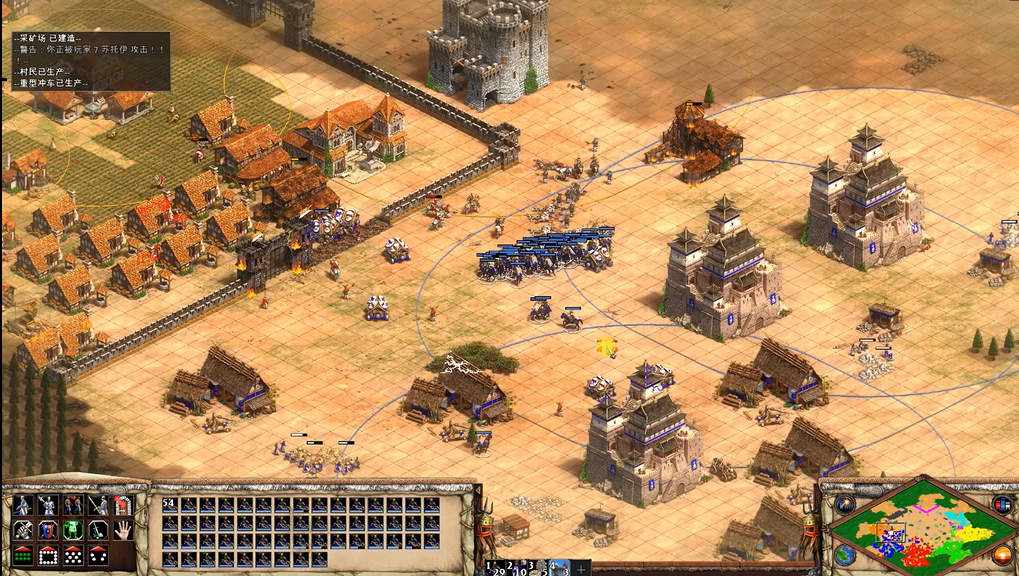Activate the green glowing command icon
The width and height of the screenshot is (1019, 576).
click(72, 531)
